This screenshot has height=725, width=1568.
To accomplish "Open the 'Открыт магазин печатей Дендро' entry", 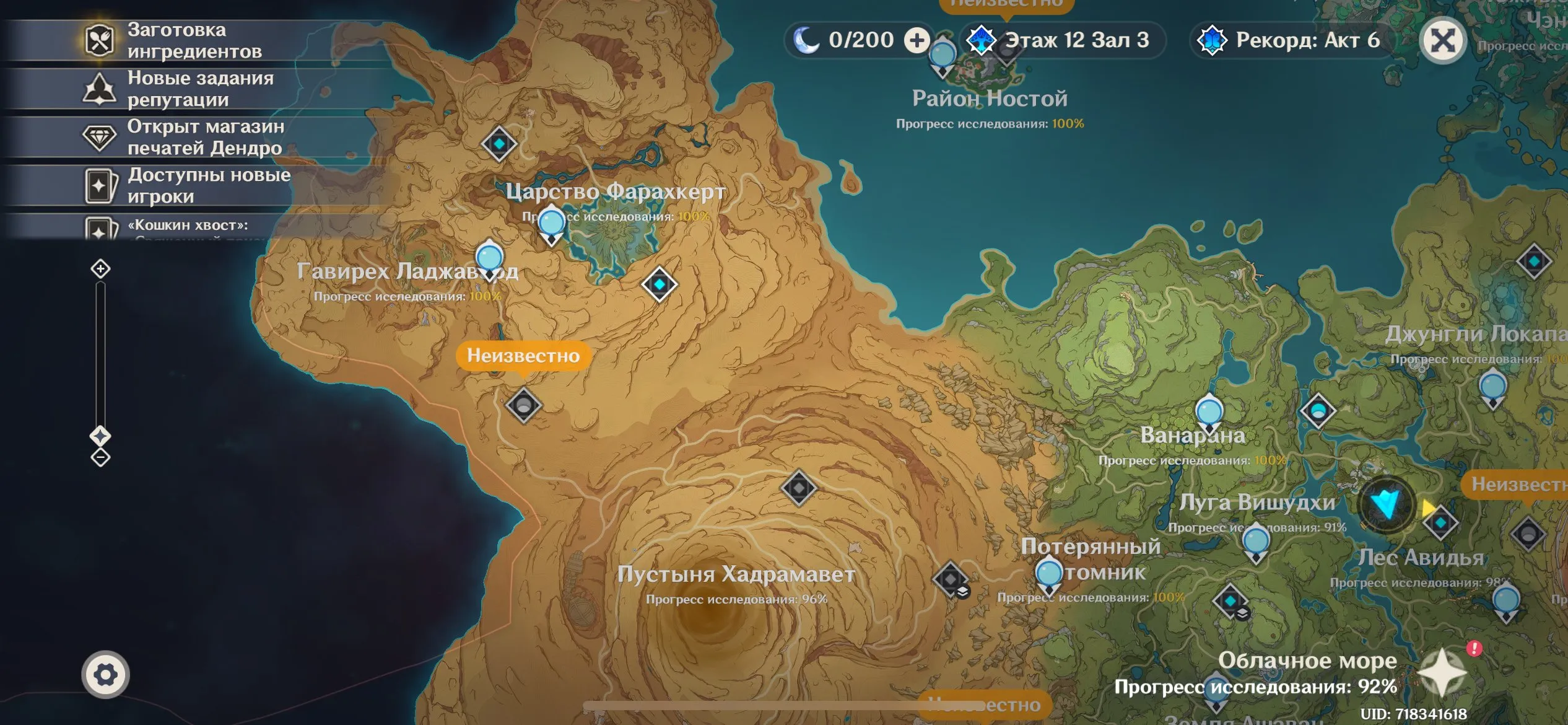I will tap(186, 137).
